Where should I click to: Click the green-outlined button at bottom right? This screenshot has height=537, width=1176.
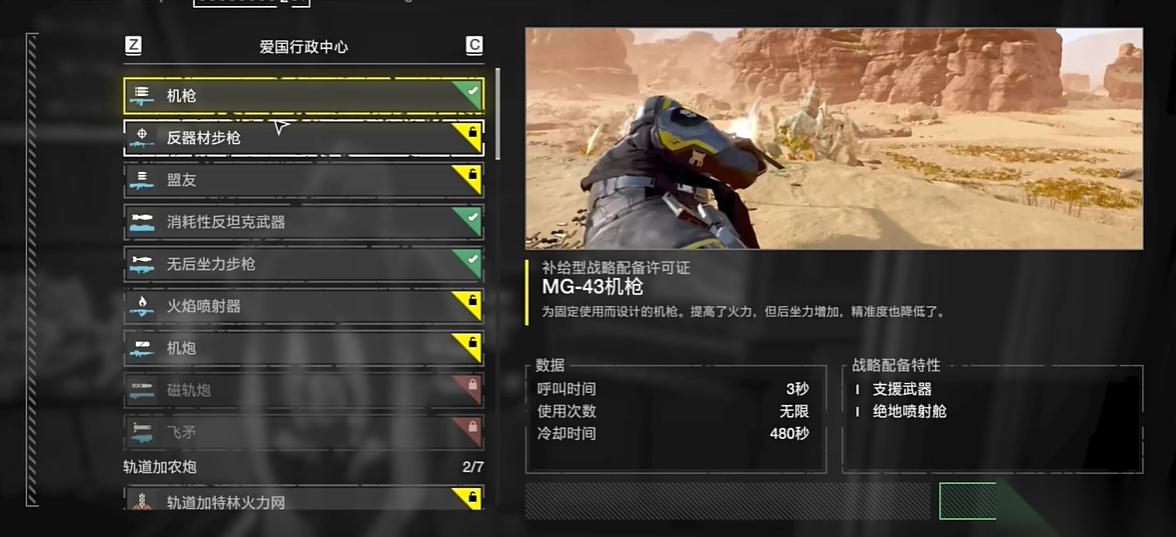(967, 501)
